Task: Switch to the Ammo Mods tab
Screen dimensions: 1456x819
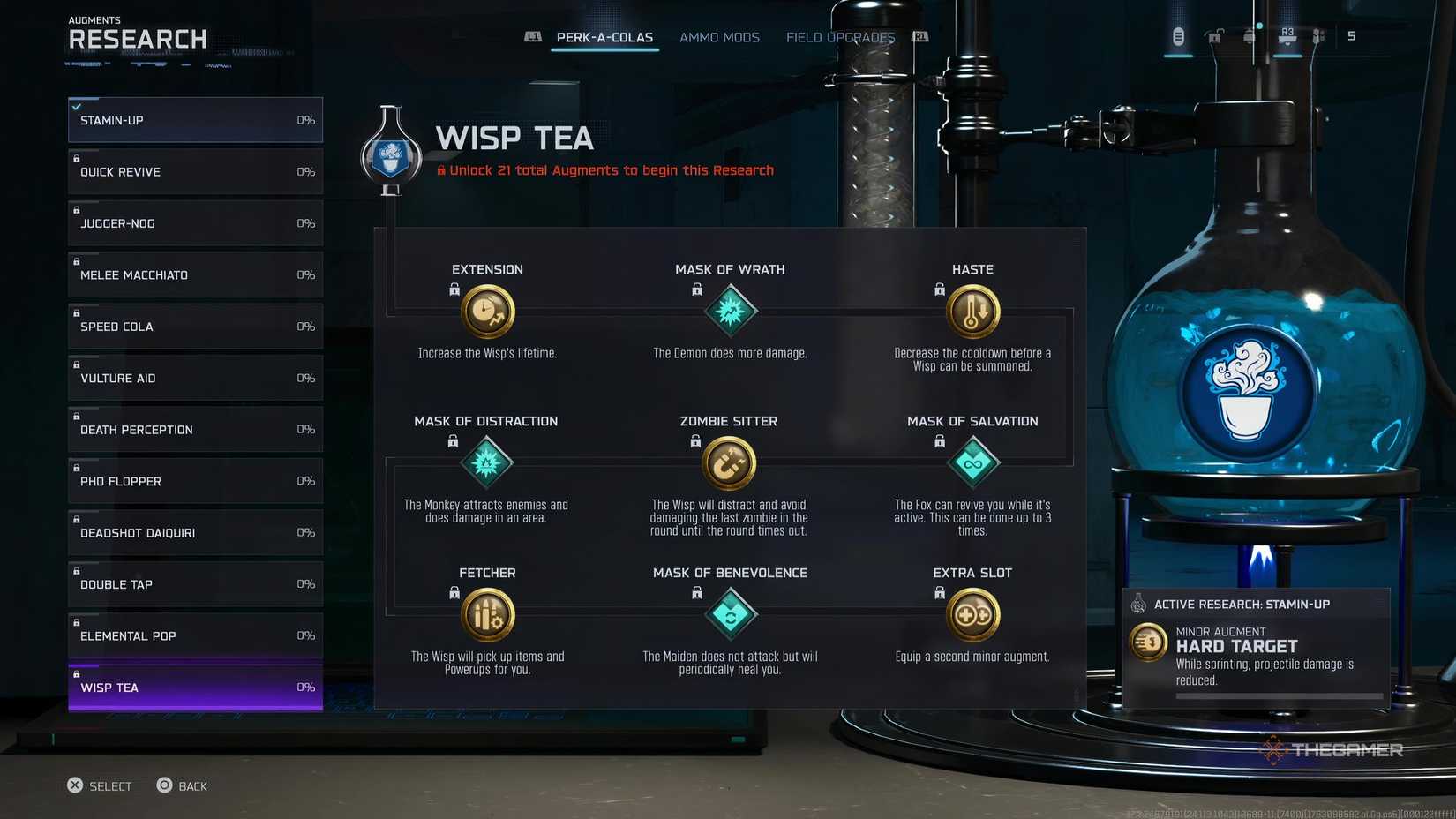Action: 719,37
